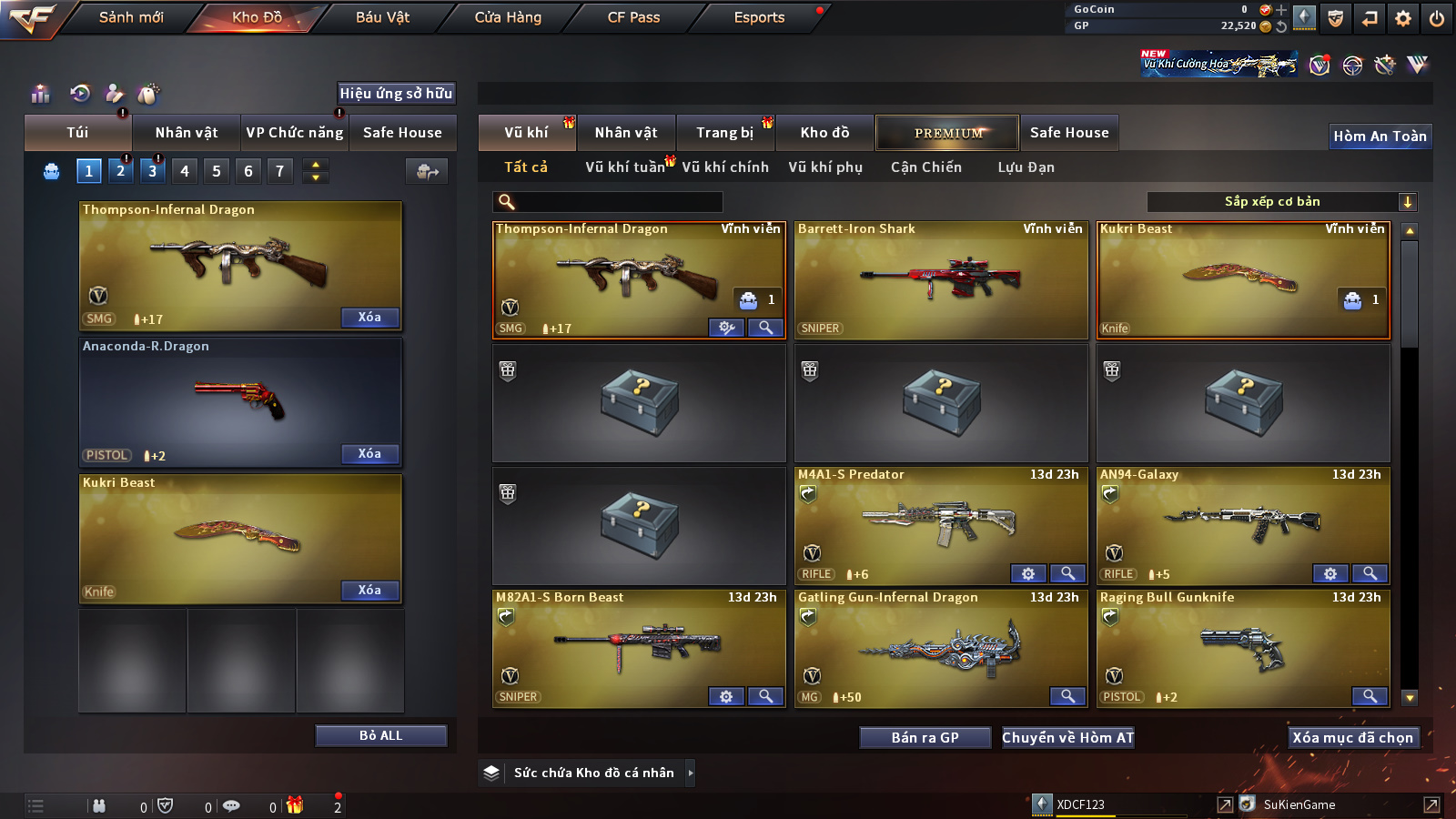
Task: Select the Barrett-Iron Shark sniper
Action: pos(941,280)
